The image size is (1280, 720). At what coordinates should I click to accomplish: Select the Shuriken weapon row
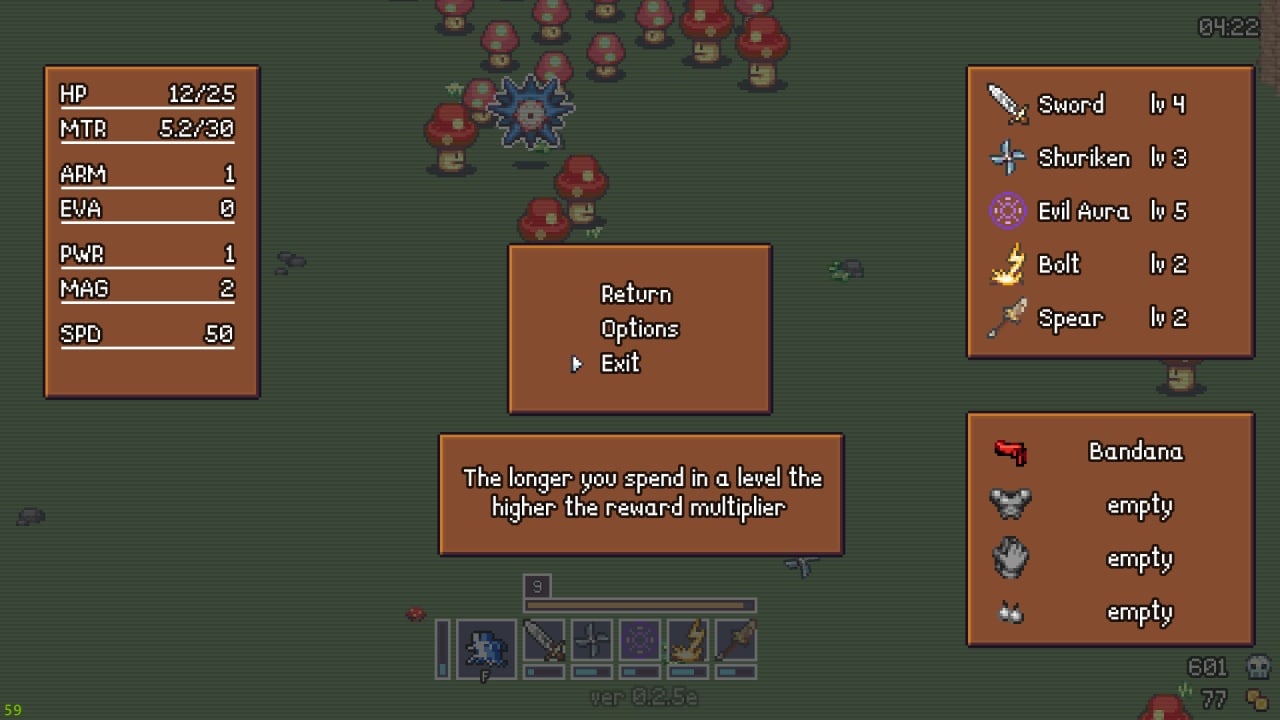(x=1087, y=158)
